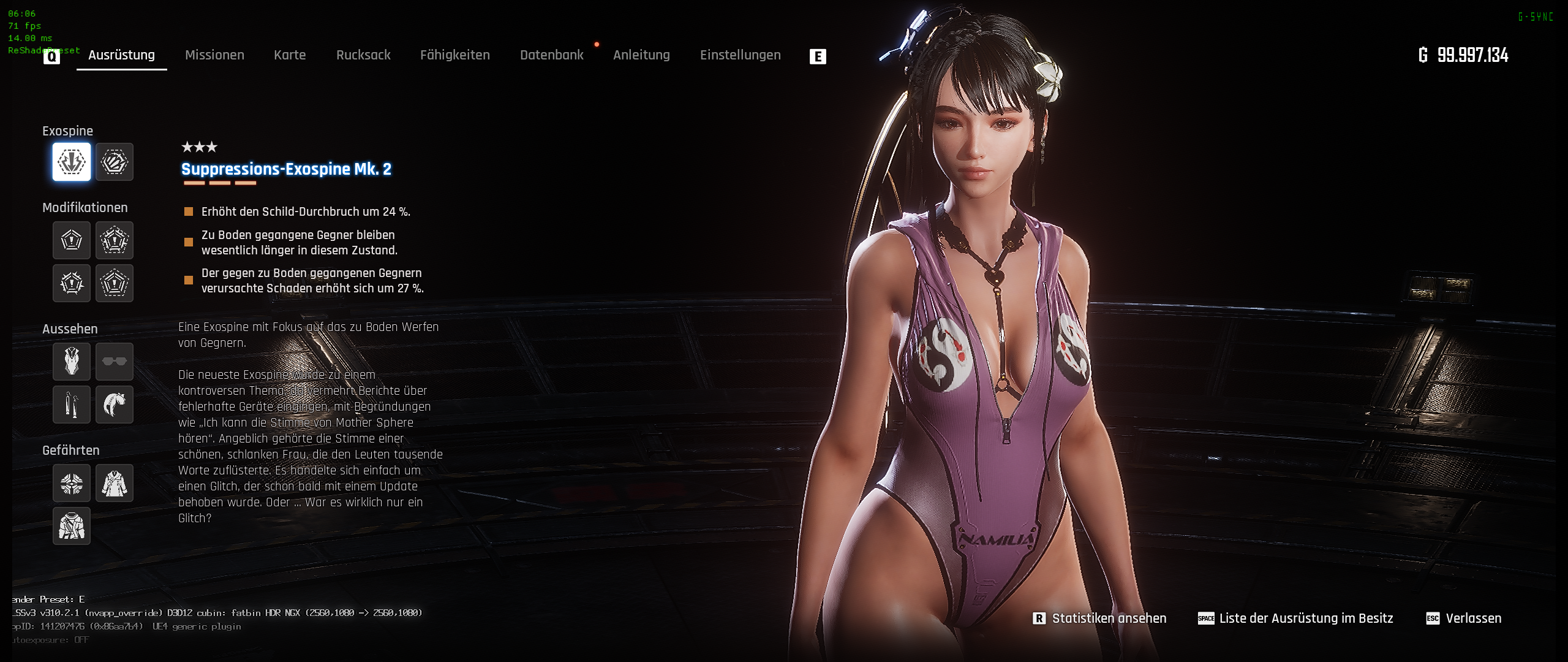1568x662 pixels.
Task: Choose the second Exospine slot
Action: point(115,162)
